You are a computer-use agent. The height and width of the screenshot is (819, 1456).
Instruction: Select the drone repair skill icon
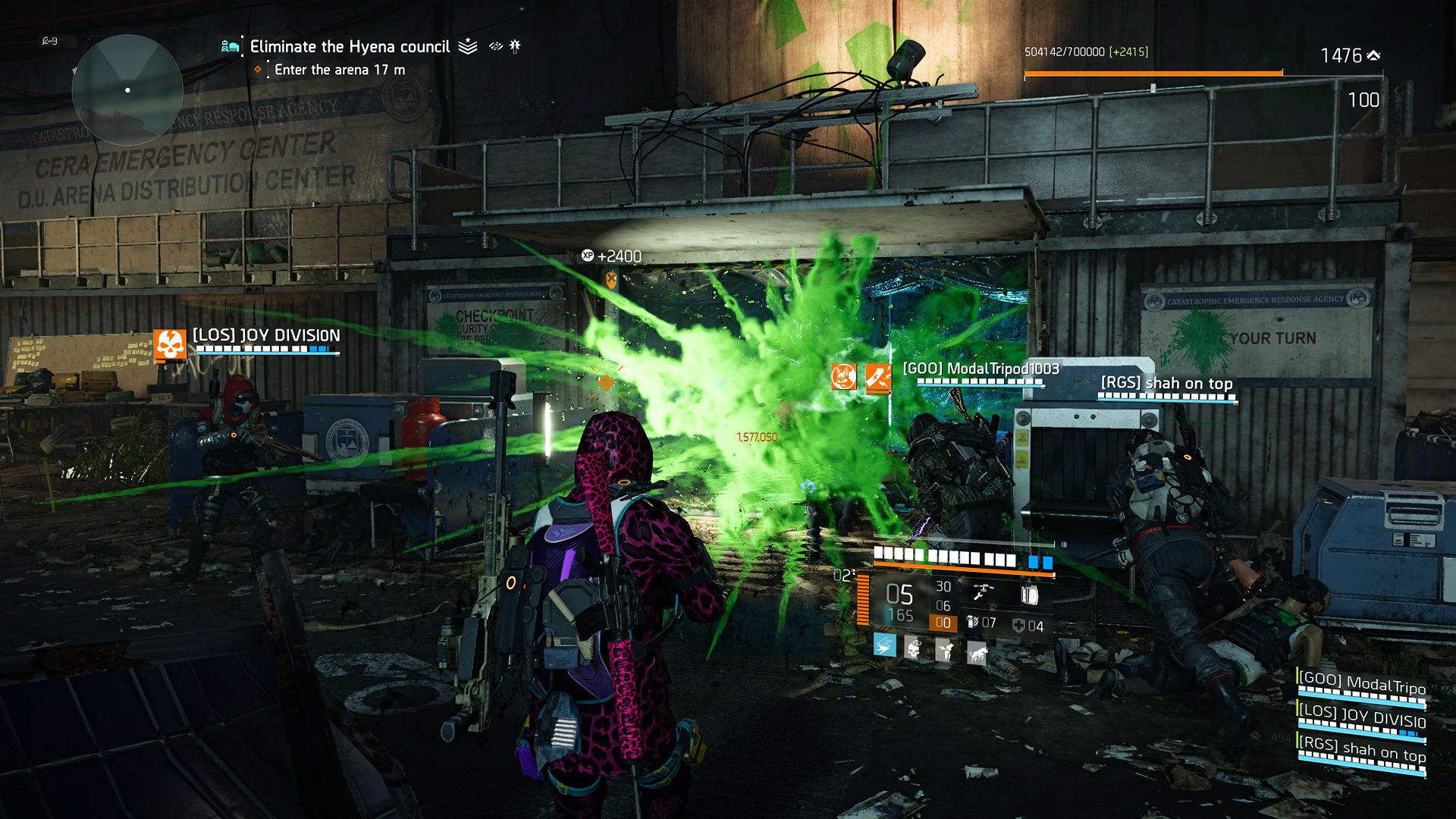984,591
